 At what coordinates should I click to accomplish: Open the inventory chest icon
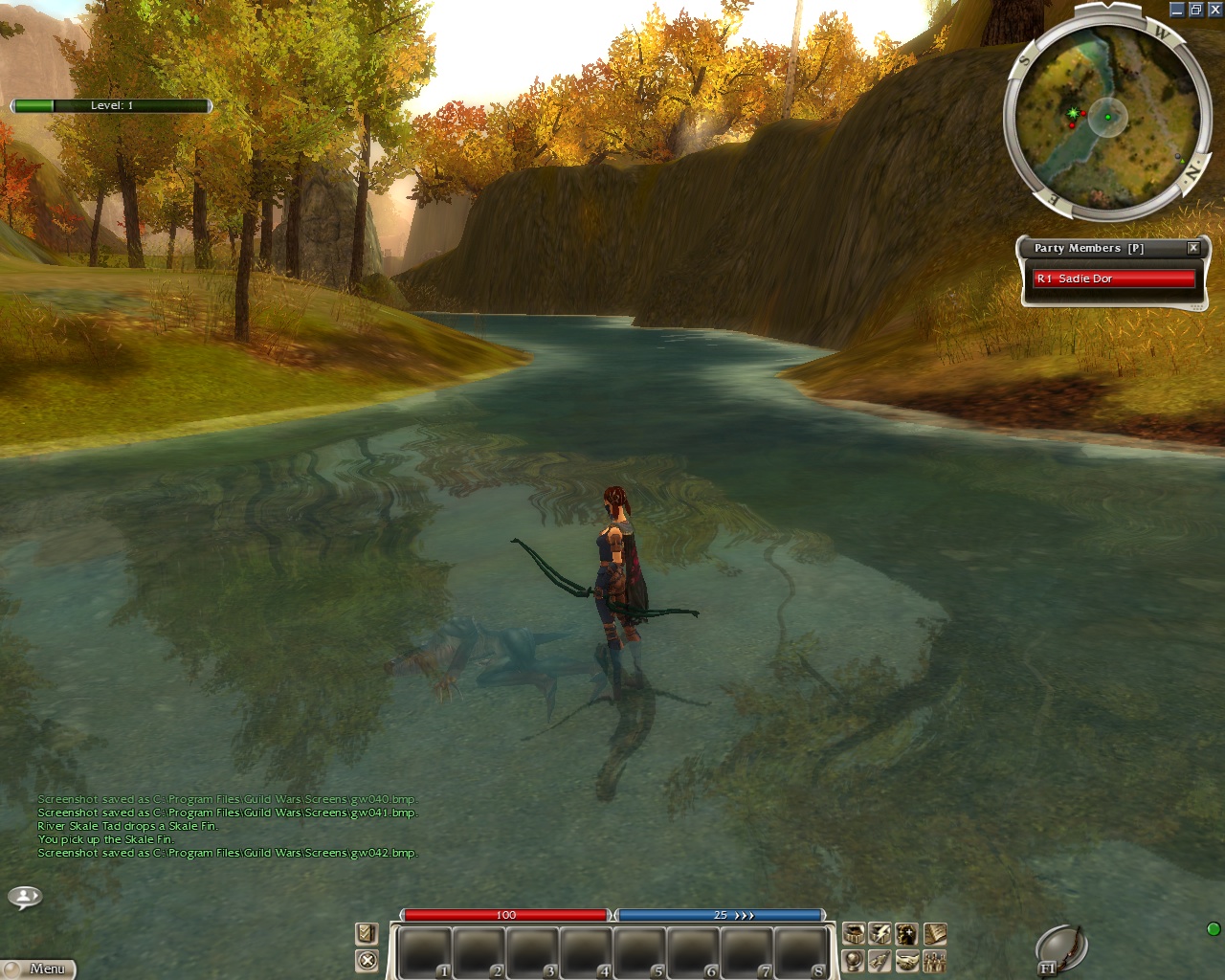point(854,933)
